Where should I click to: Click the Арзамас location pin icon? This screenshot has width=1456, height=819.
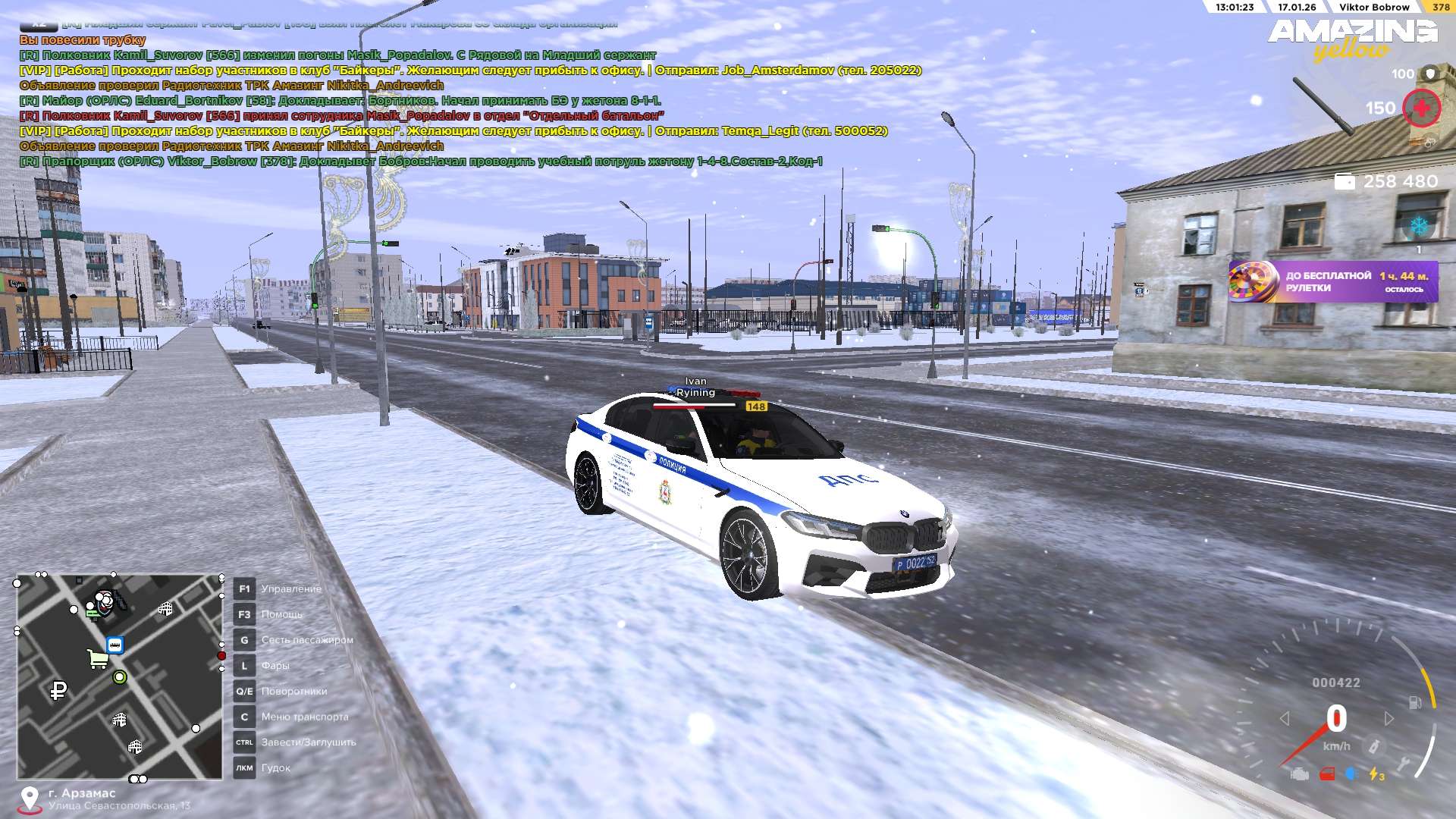point(30,799)
